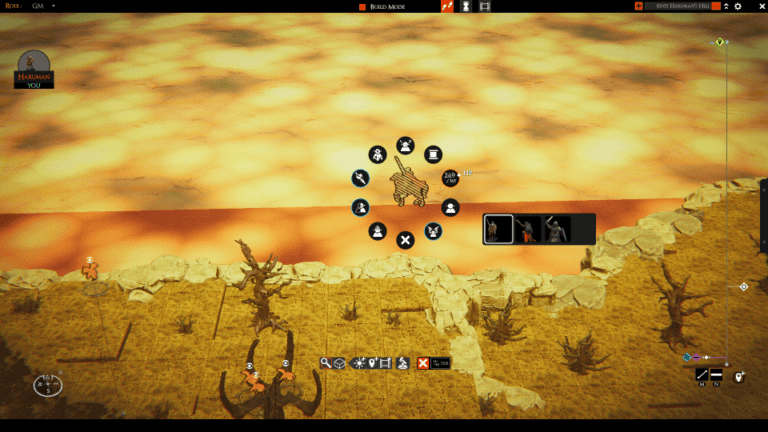Switch to the hourglass turn mode at top

[466, 6]
